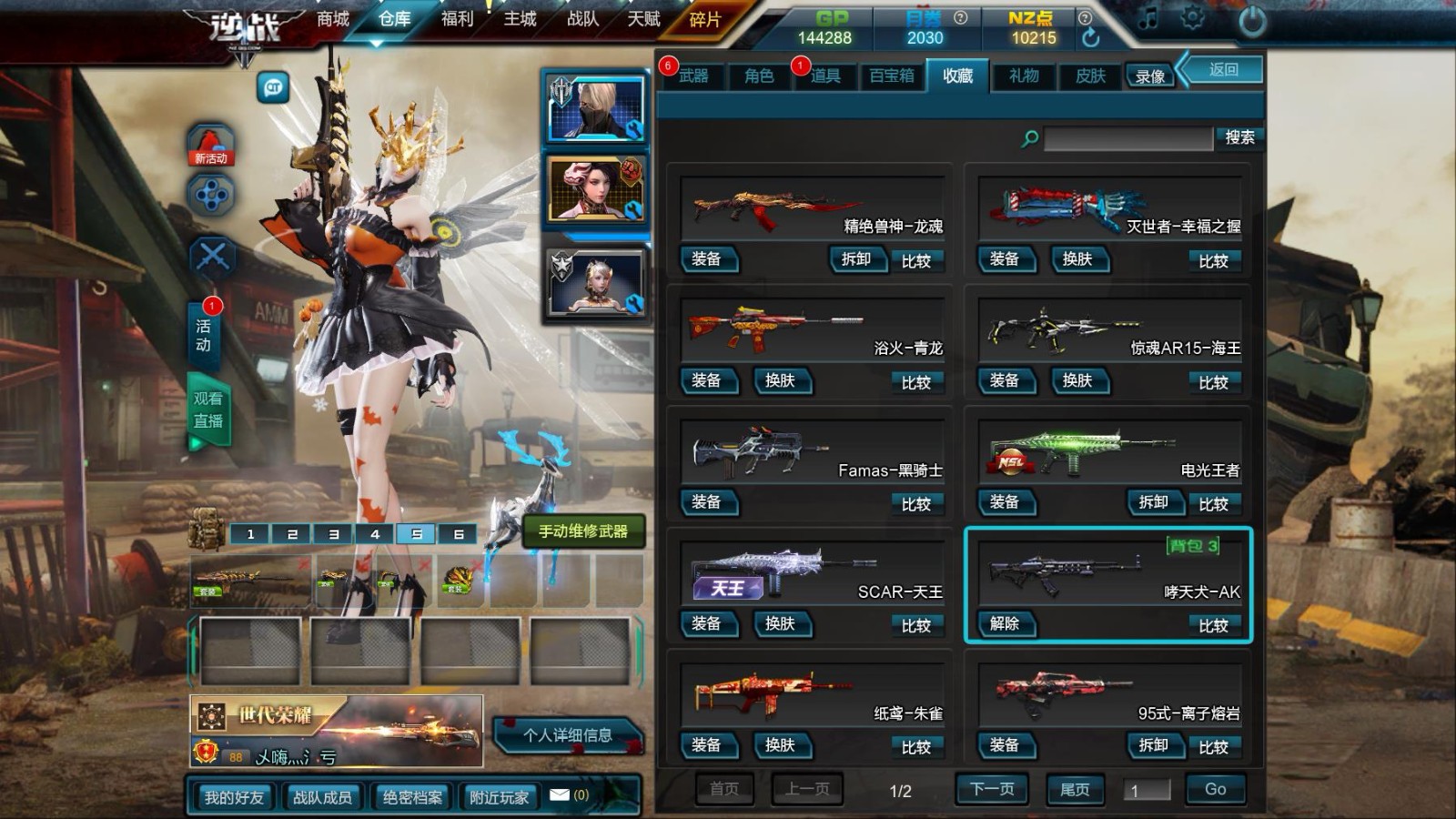Select the 道具 items tab
The height and width of the screenshot is (819, 1456).
pos(825,76)
